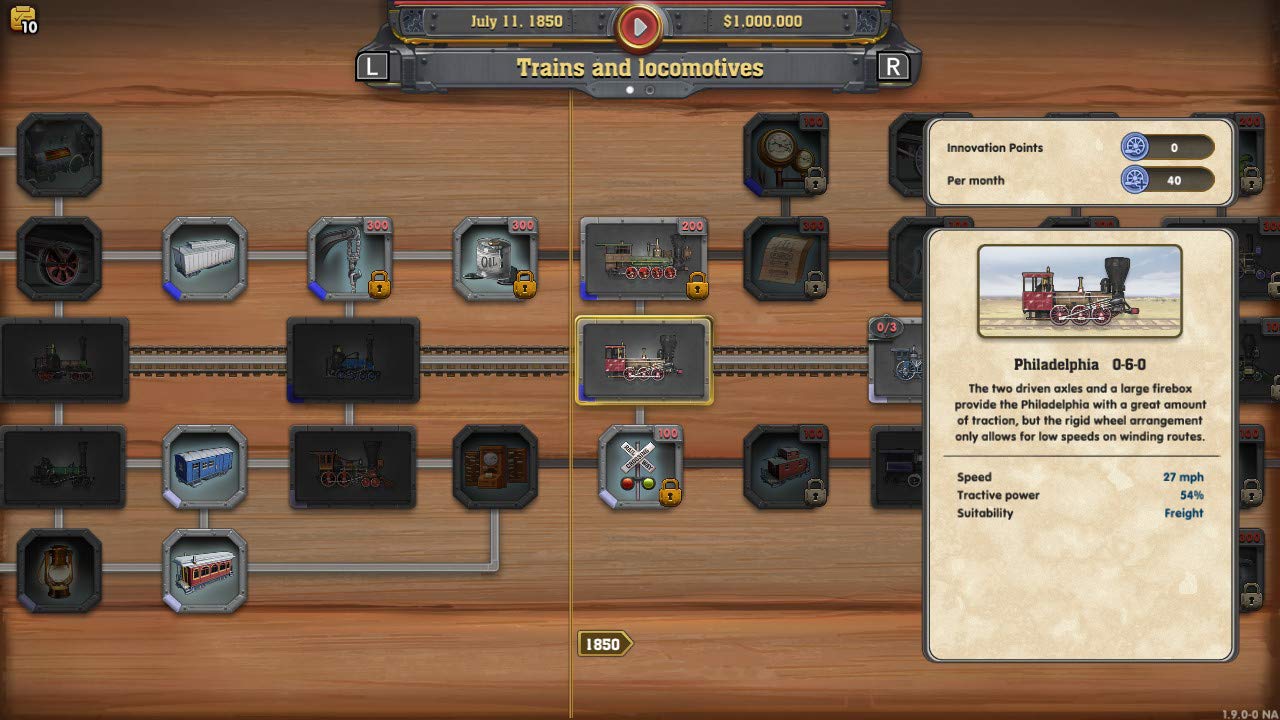
Task: Click the R shoulder button to switch category
Action: click(892, 67)
